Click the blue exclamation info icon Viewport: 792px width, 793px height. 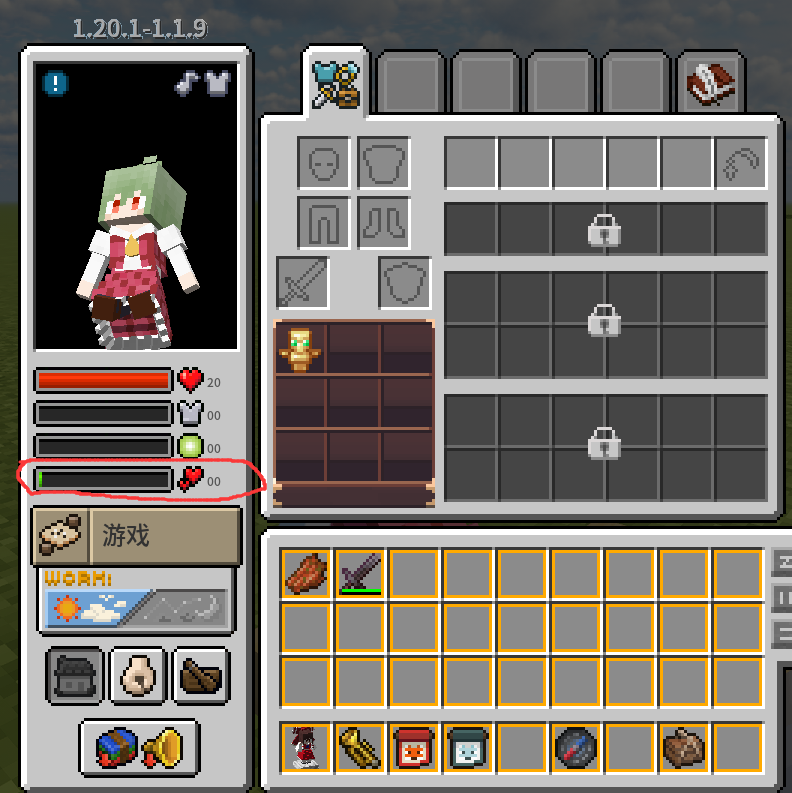coord(57,83)
